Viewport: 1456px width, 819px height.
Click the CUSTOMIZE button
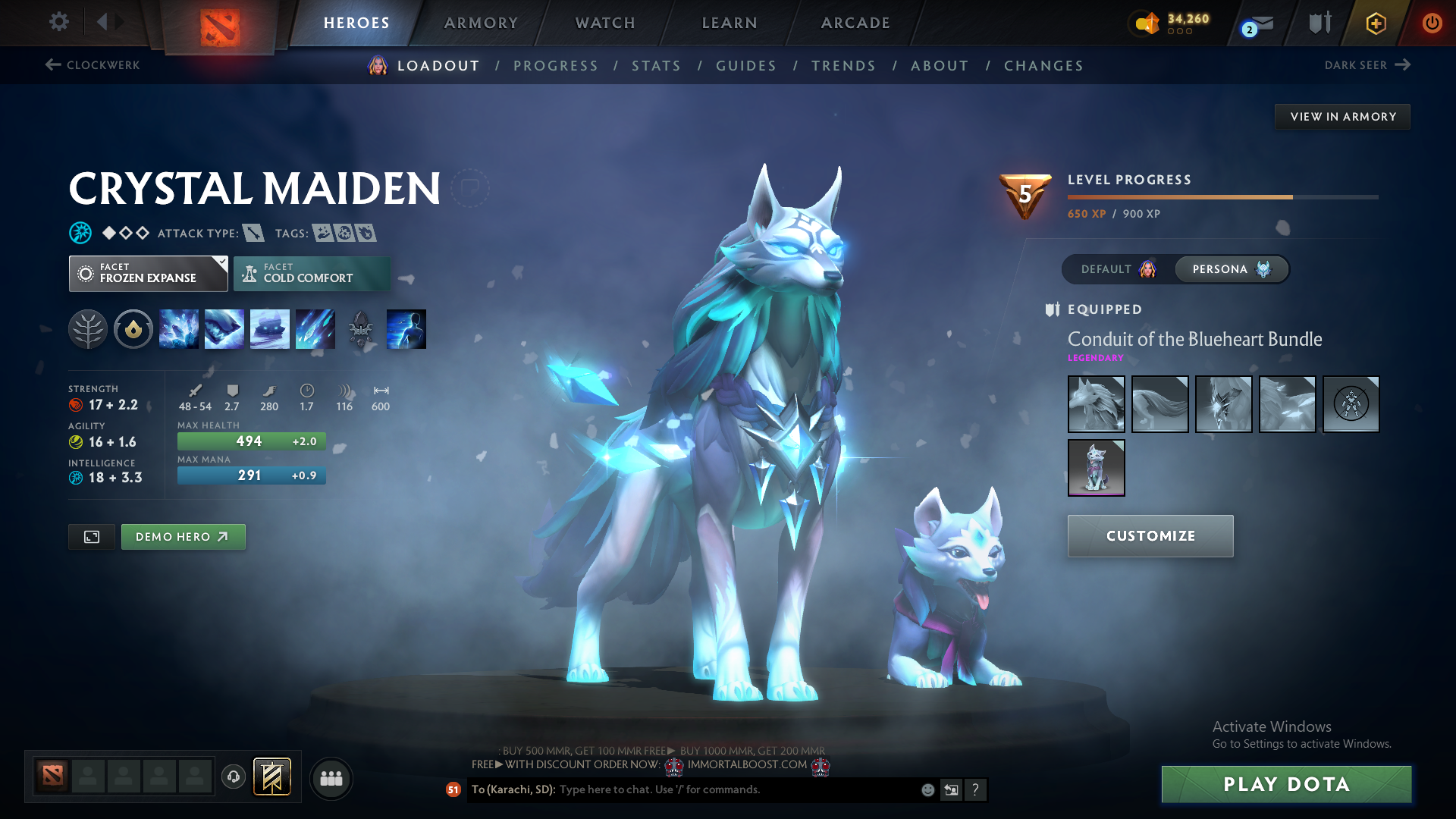coord(1150,536)
